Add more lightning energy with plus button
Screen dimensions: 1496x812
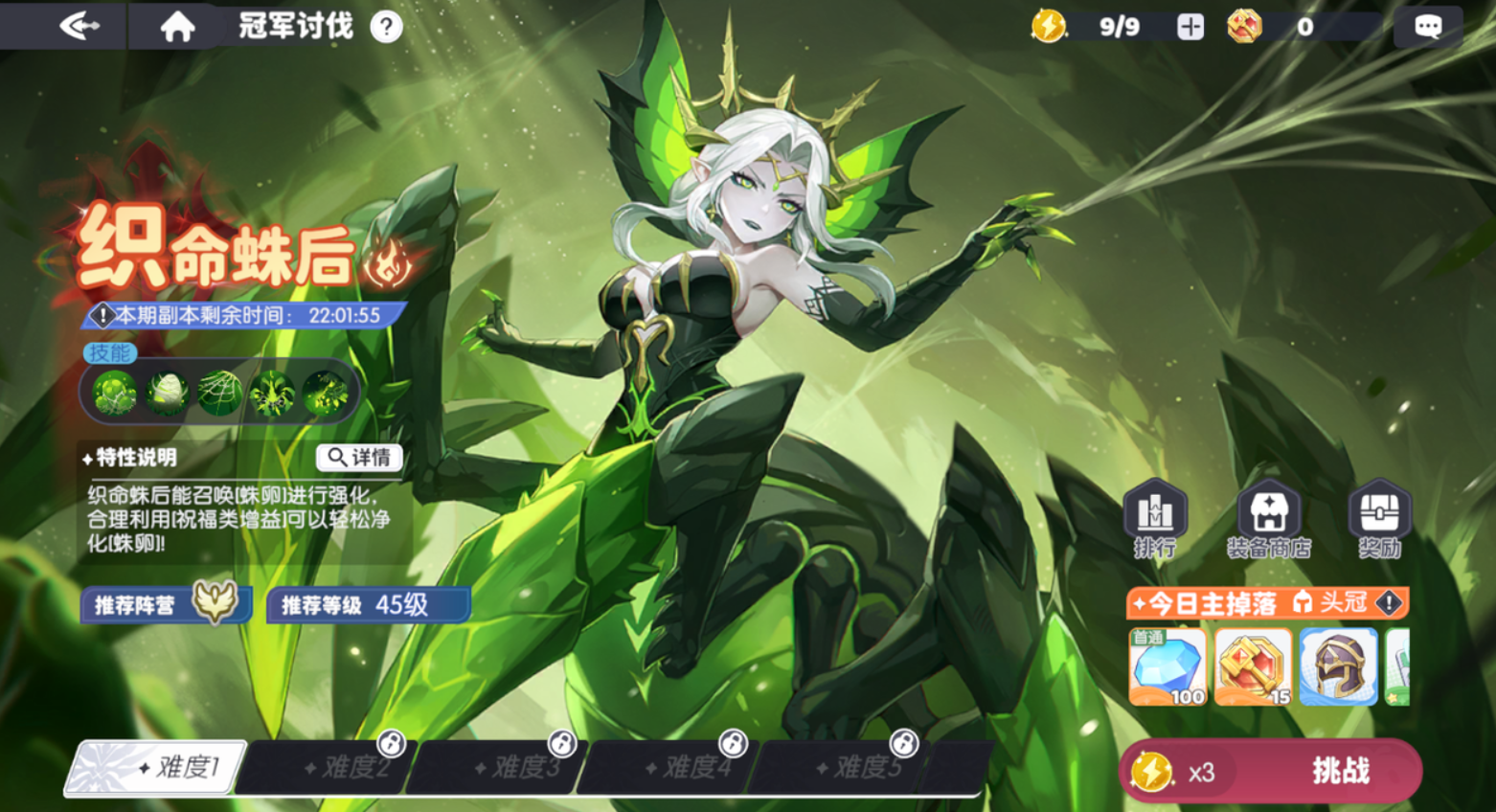click(1190, 27)
